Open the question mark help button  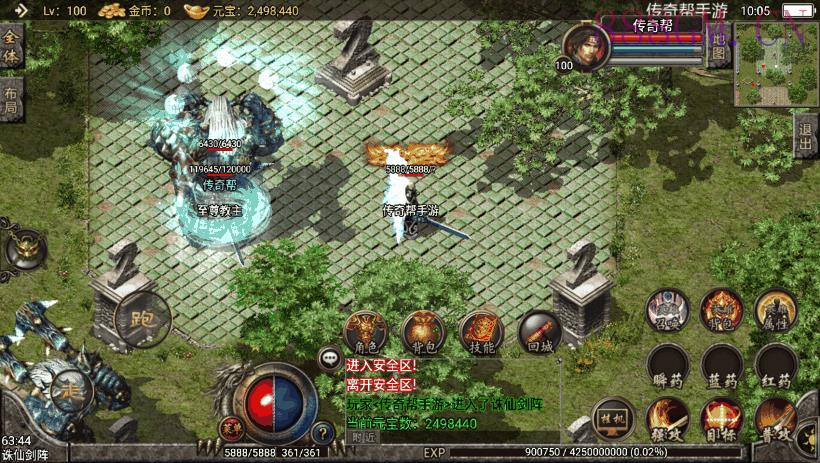click(322, 434)
